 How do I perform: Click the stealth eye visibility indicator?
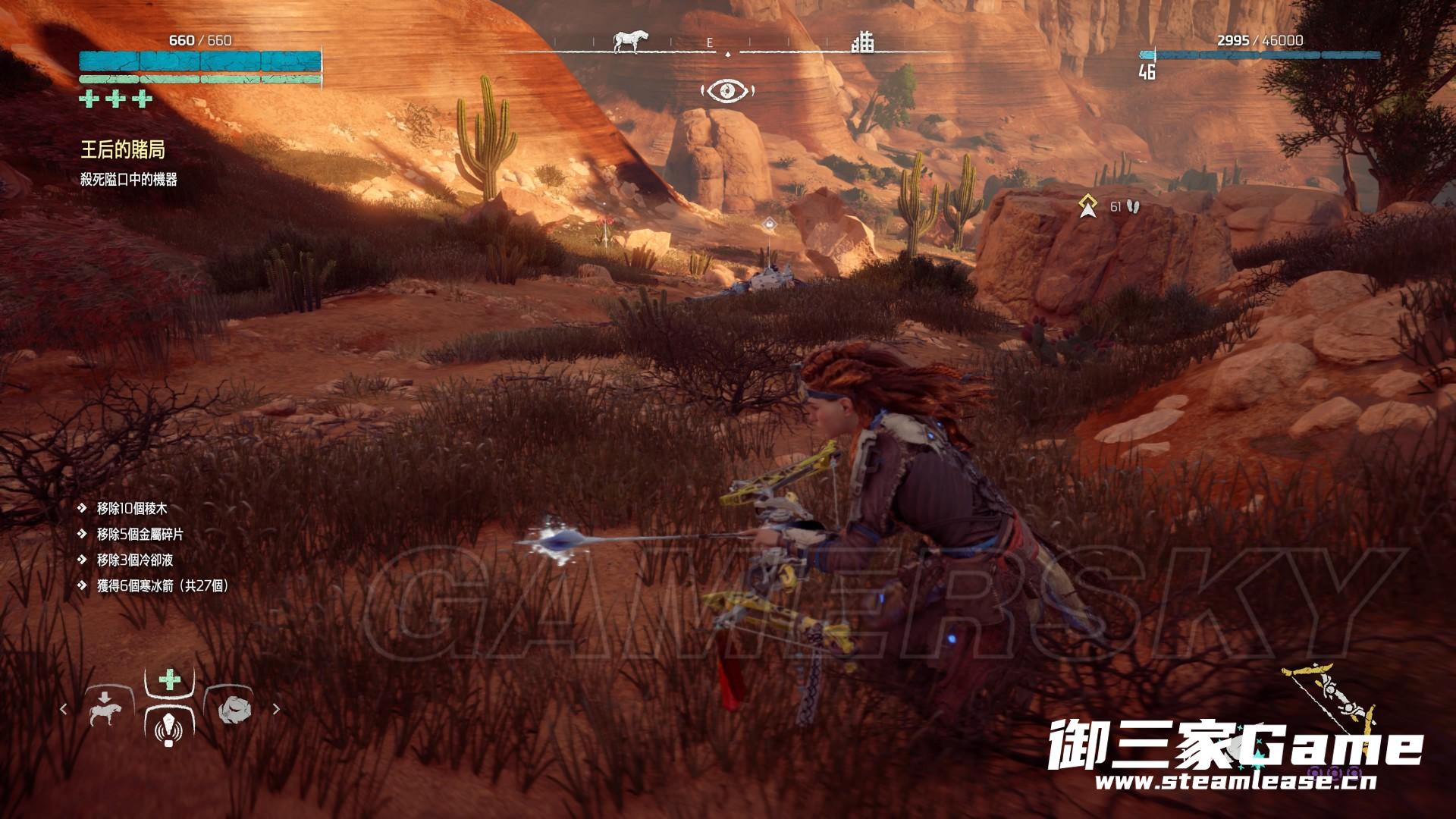tap(728, 92)
